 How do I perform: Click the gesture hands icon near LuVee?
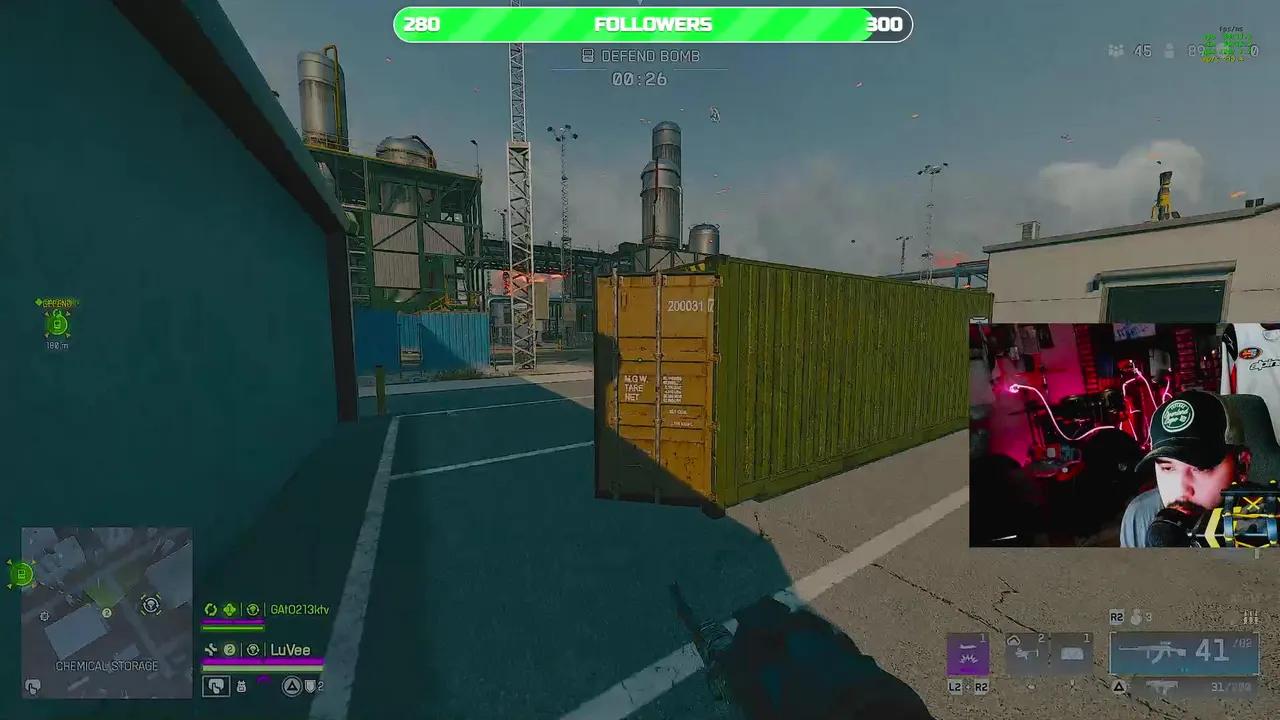[x=217, y=685]
